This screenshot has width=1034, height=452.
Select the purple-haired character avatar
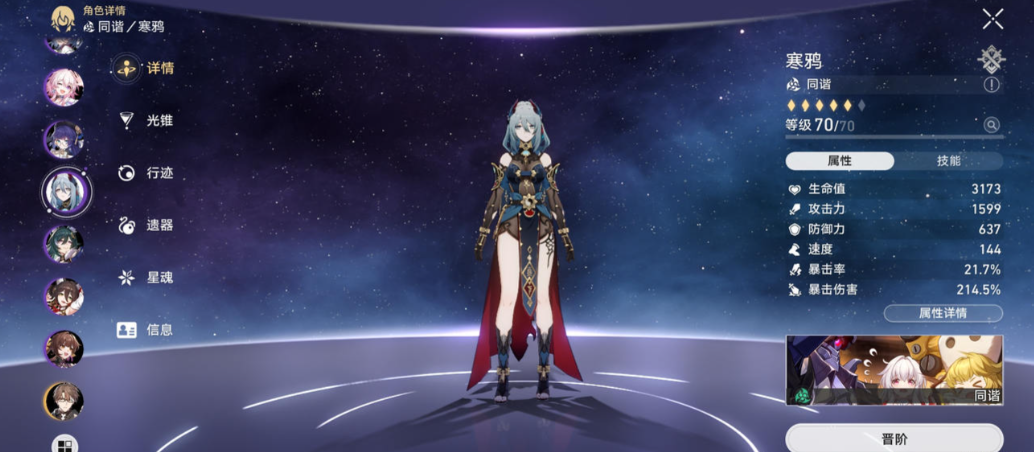pyautogui.click(x=63, y=139)
